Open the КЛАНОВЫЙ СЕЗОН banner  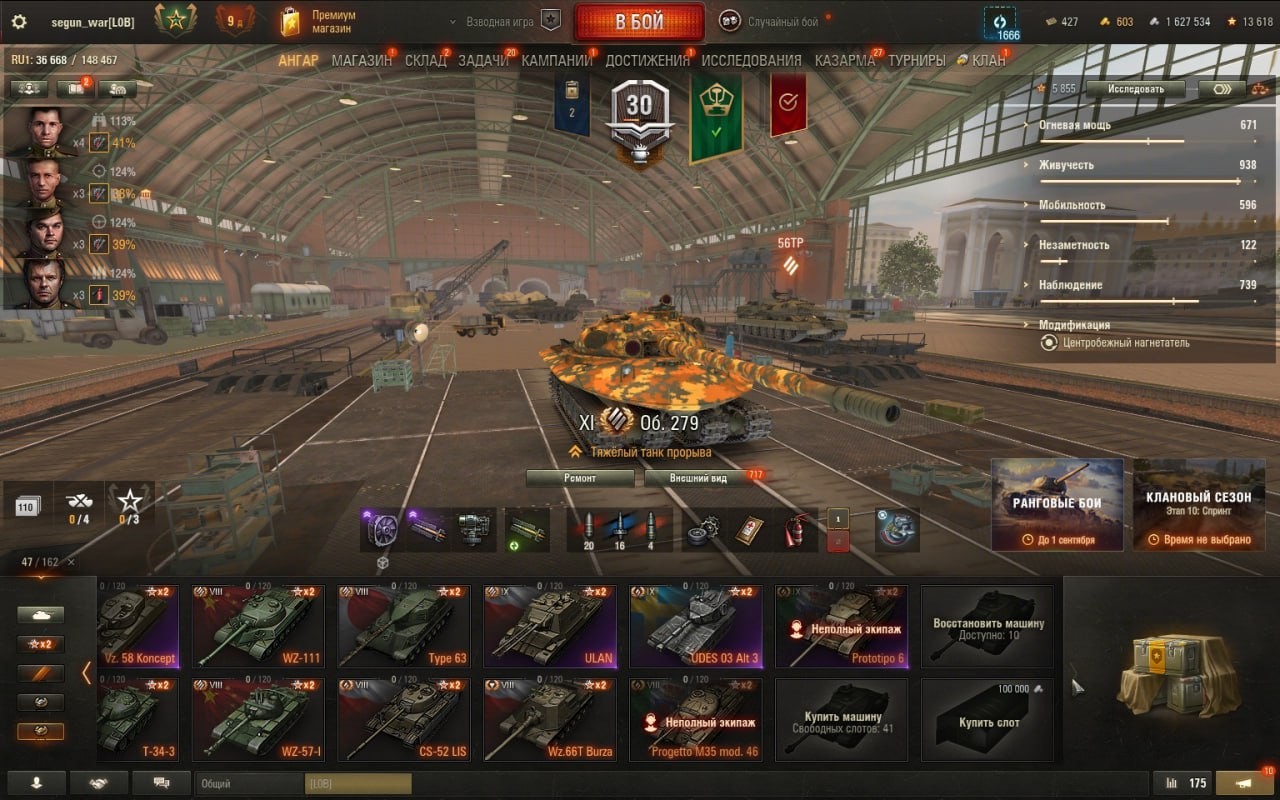1199,504
